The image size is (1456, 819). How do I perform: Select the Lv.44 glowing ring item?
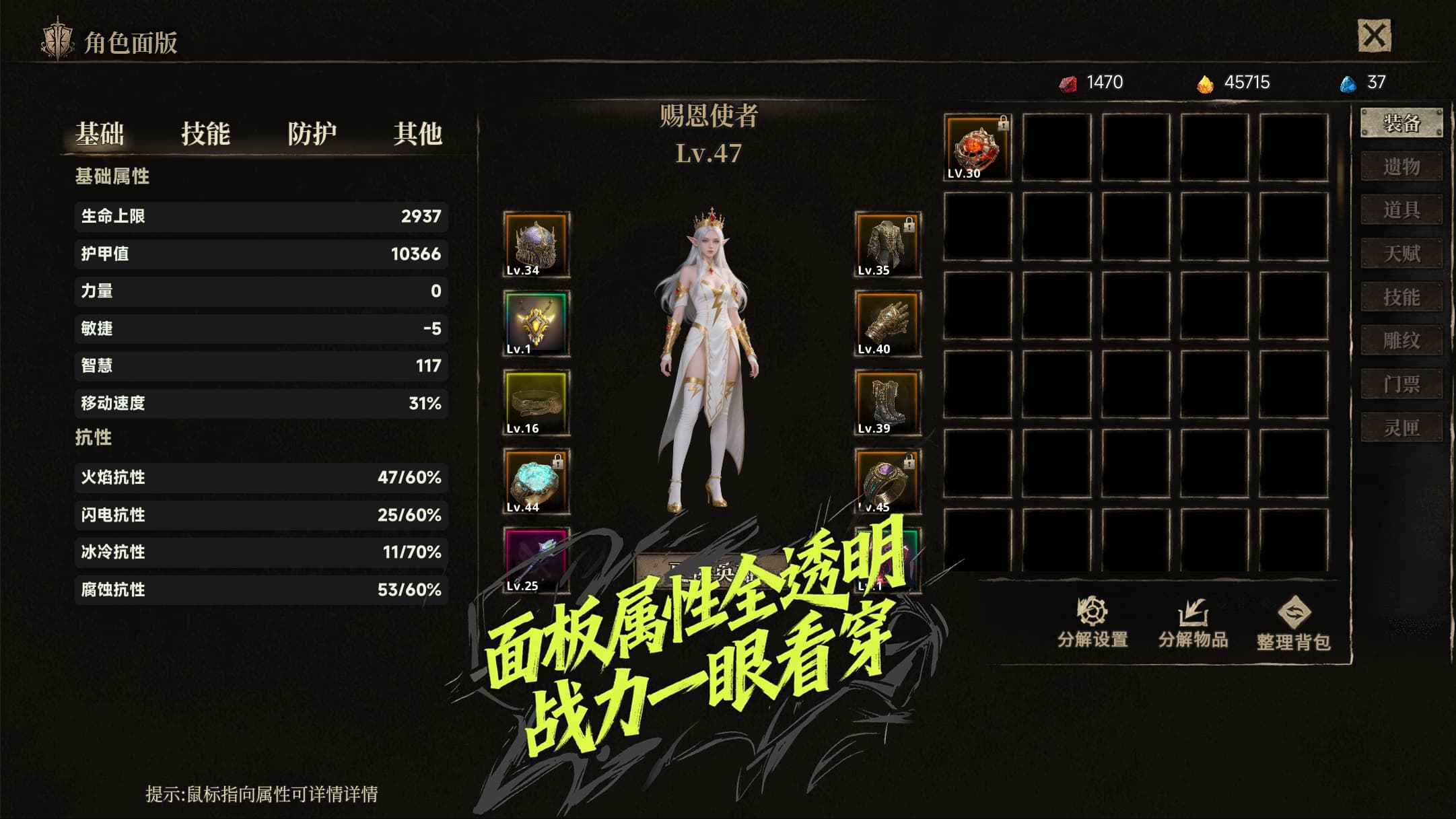point(535,481)
